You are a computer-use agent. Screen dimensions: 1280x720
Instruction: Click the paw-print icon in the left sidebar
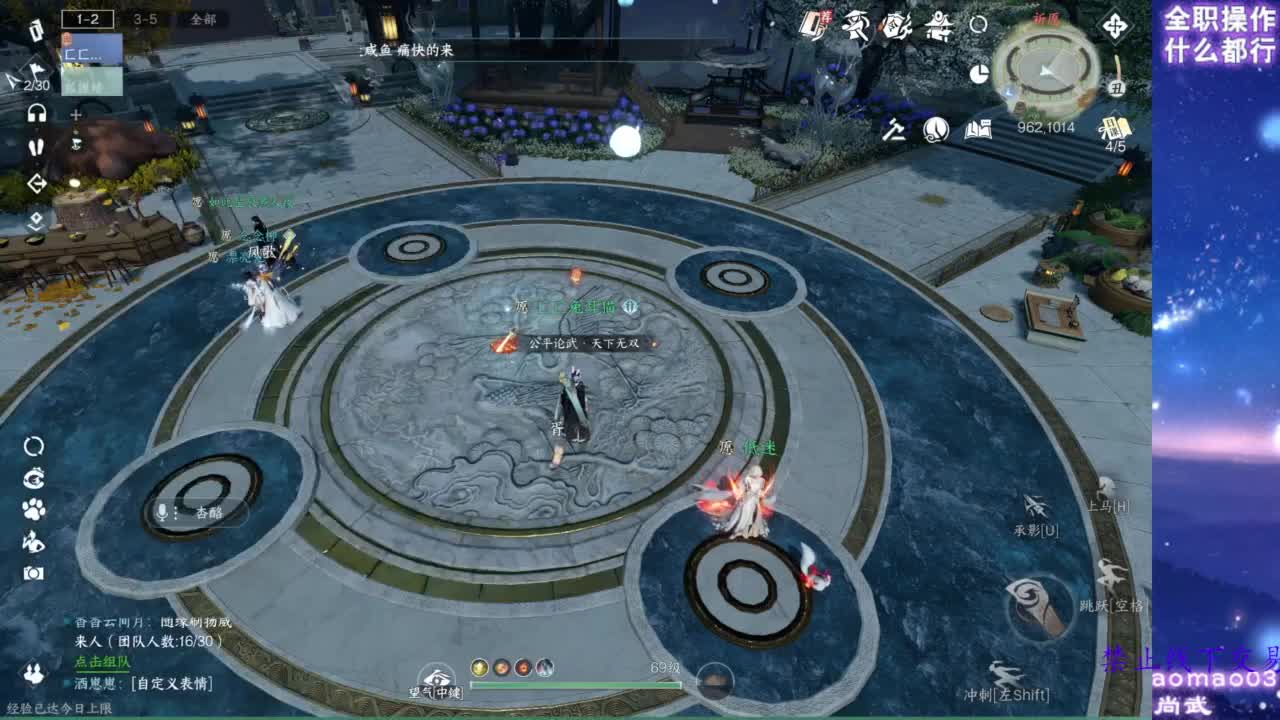pyautogui.click(x=33, y=510)
